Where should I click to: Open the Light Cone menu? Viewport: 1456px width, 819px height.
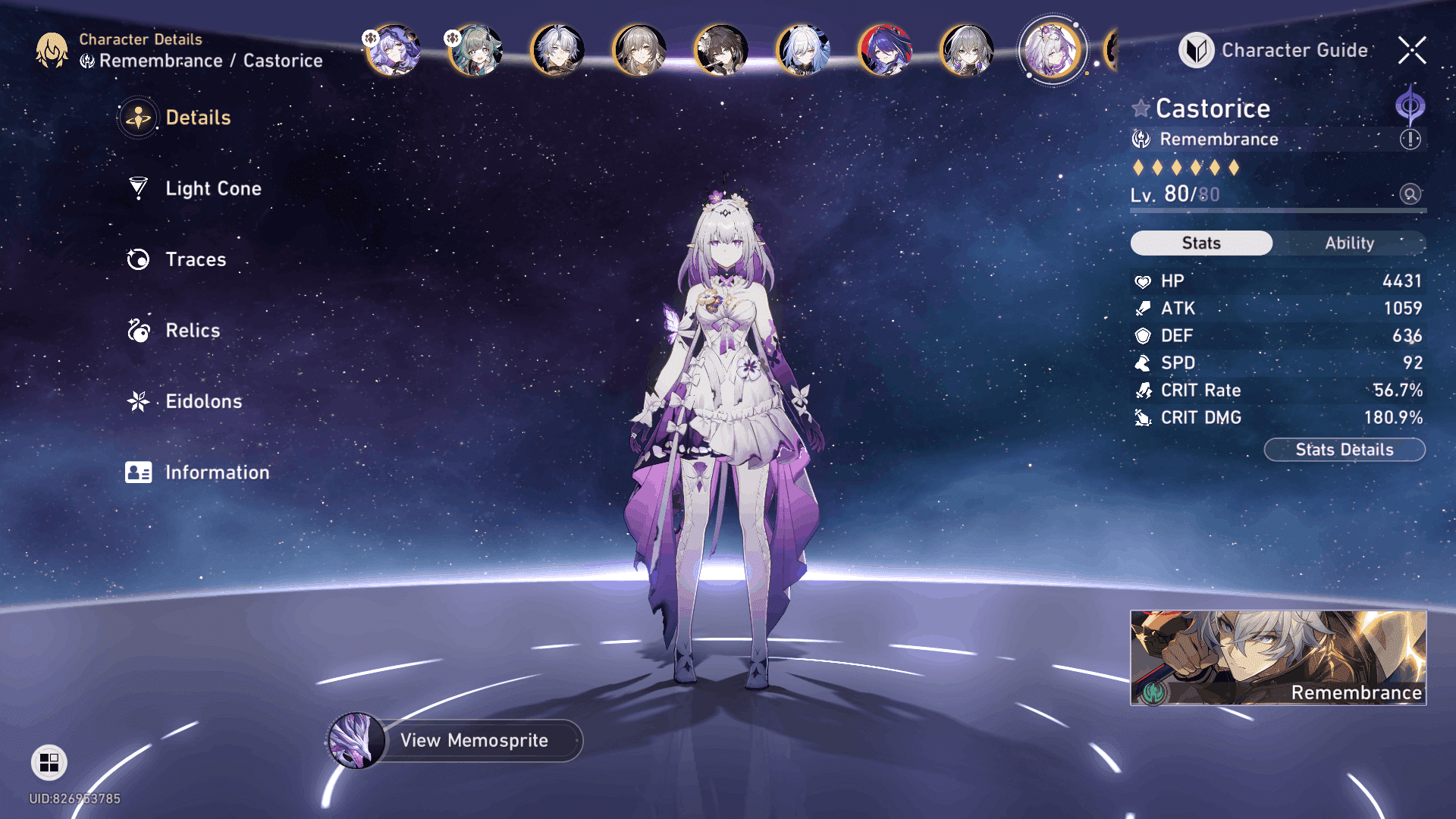point(212,189)
